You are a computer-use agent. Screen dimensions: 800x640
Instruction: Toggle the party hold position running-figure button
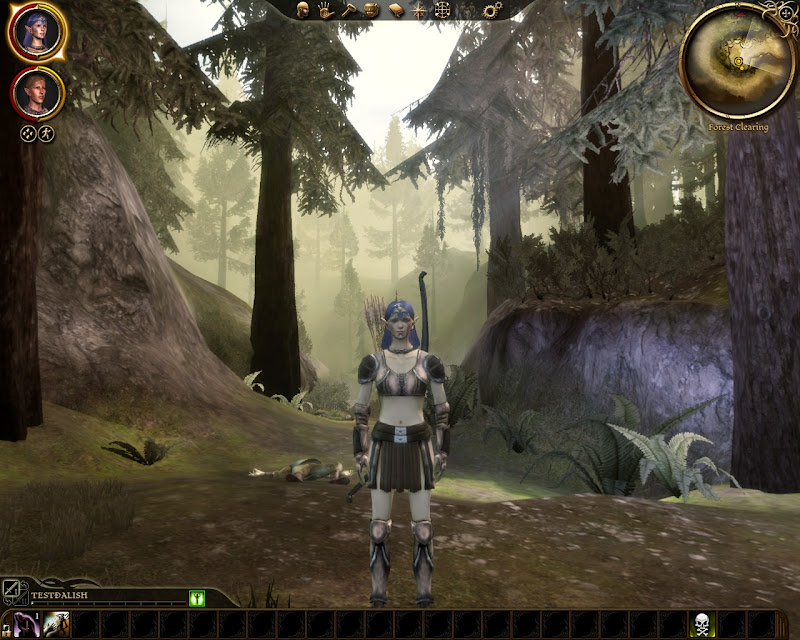pyautogui.click(x=46, y=133)
